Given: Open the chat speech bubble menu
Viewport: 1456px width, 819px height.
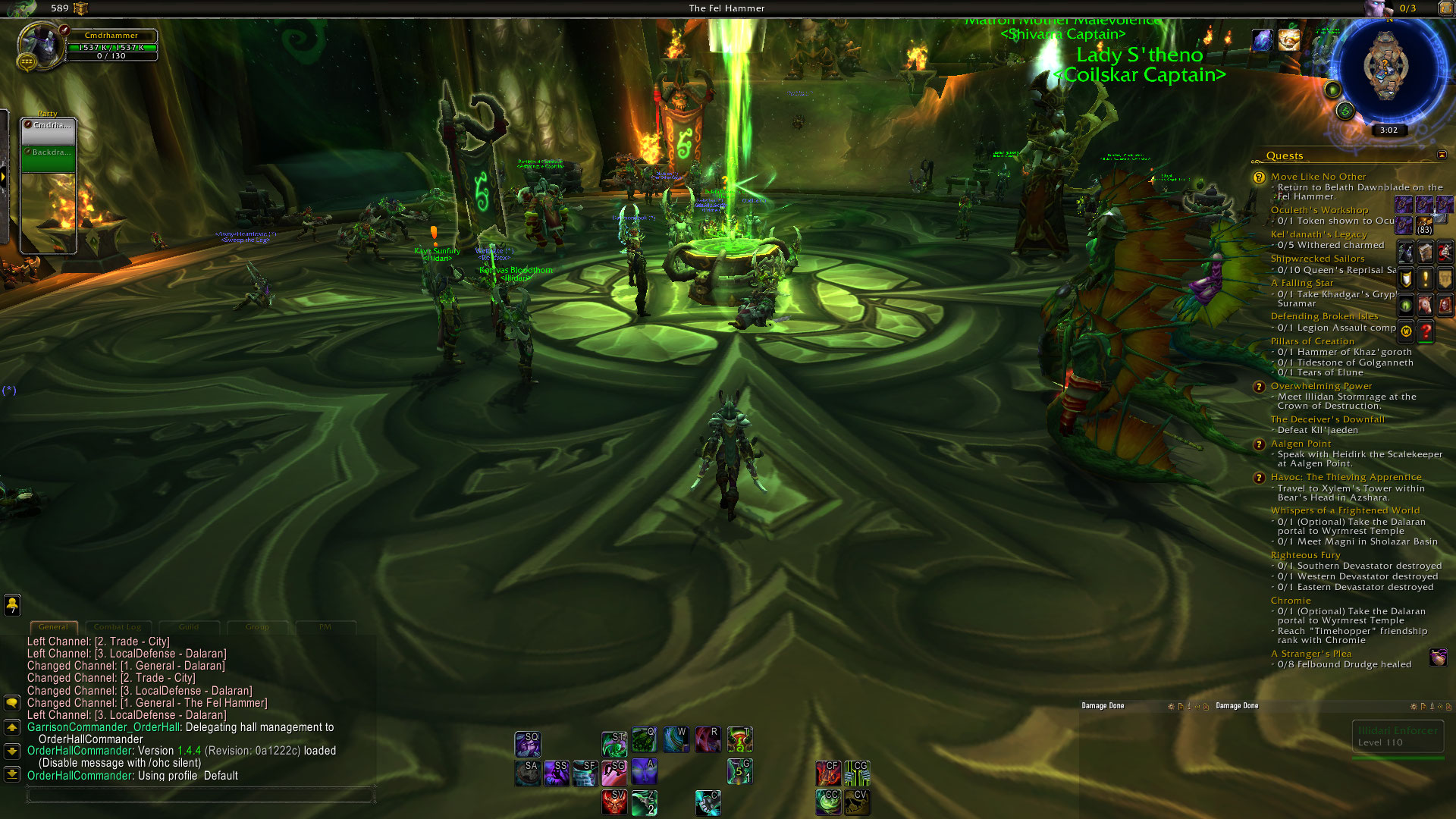Looking at the screenshot, I should [12, 703].
